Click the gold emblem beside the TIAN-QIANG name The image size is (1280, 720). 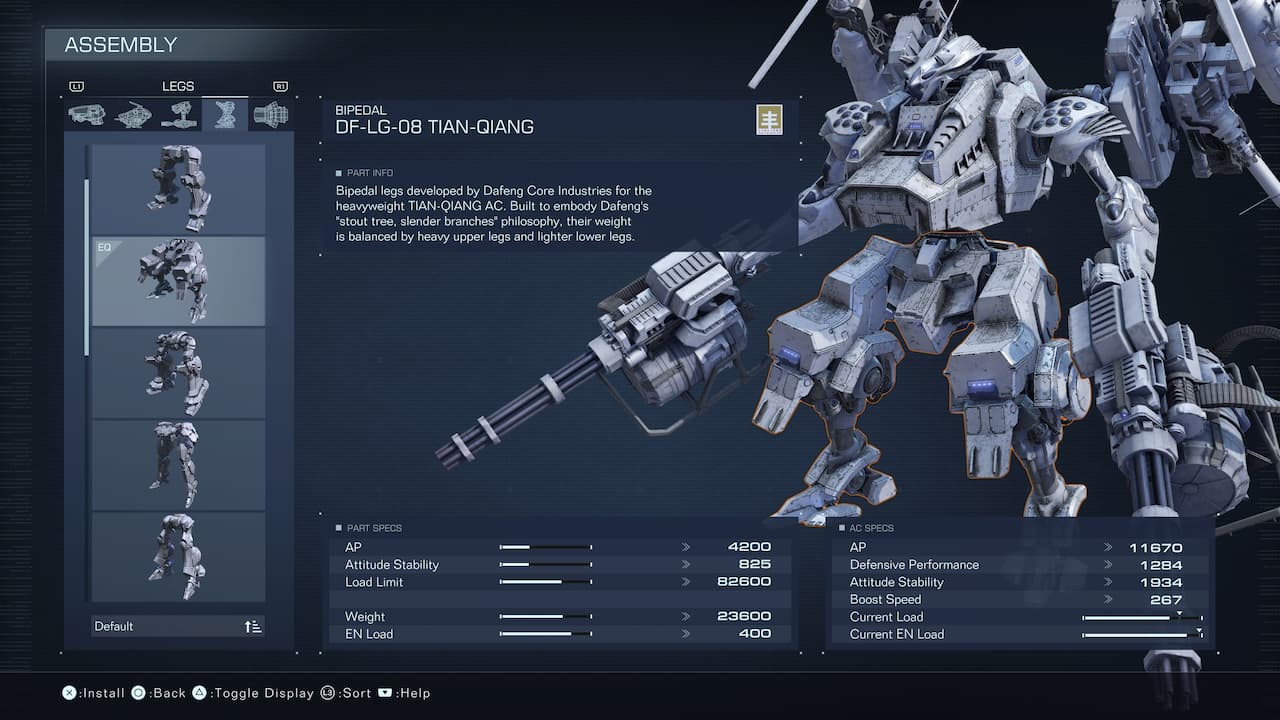tap(768, 119)
